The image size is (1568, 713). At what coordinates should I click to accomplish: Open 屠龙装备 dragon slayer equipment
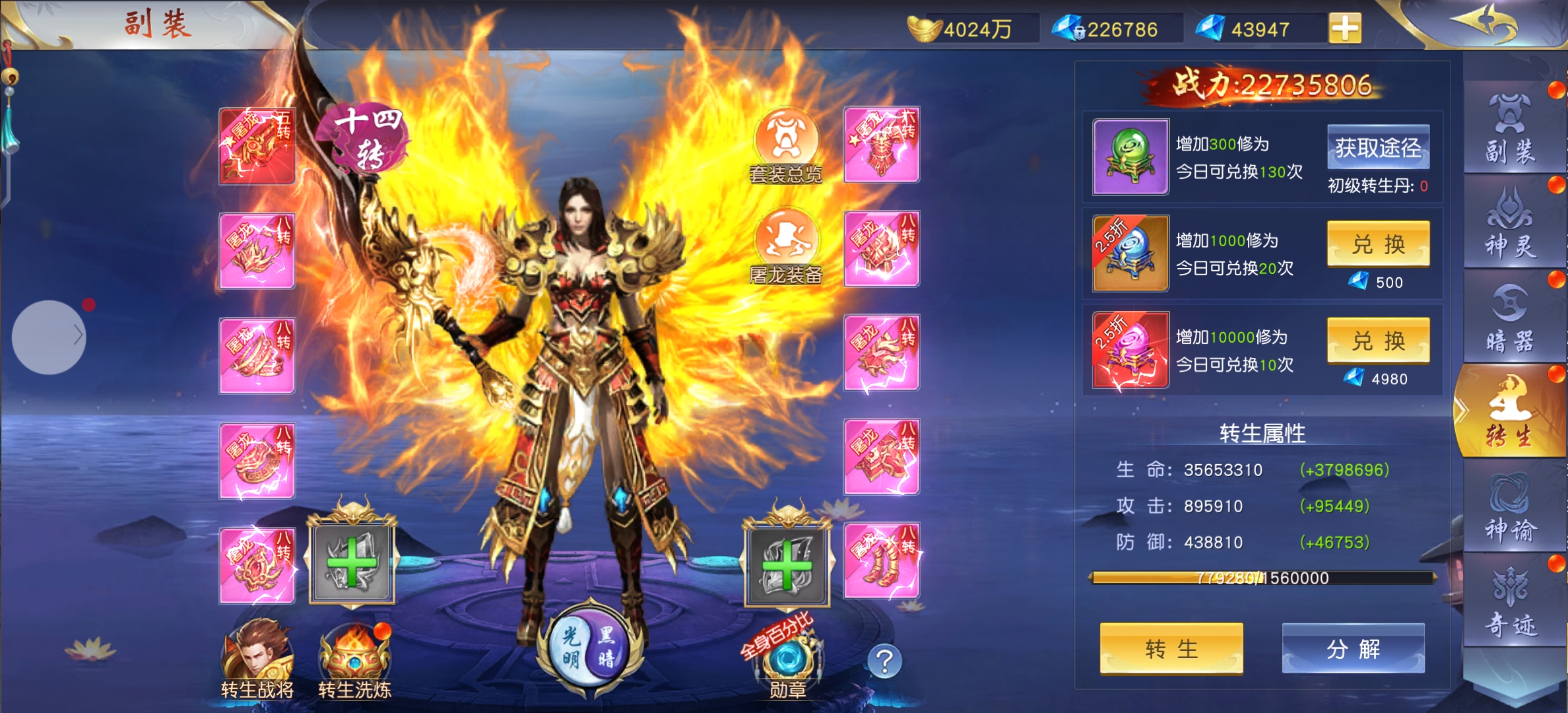click(785, 246)
